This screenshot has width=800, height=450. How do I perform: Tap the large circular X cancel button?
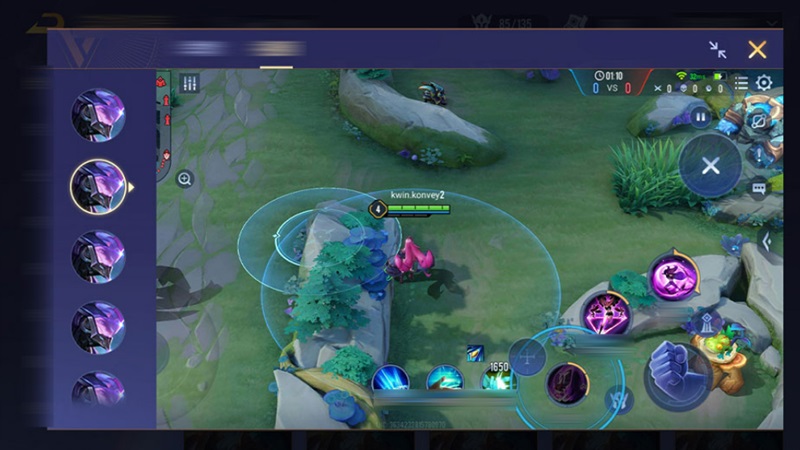pyautogui.click(x=710, y=166)
